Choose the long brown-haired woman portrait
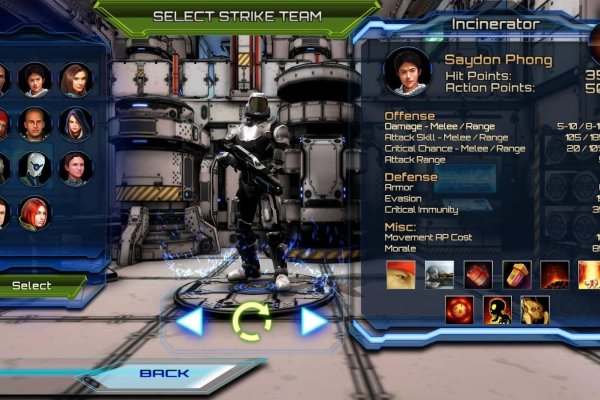The width and height of the screenshot is (600, 400). coord(75,78)
